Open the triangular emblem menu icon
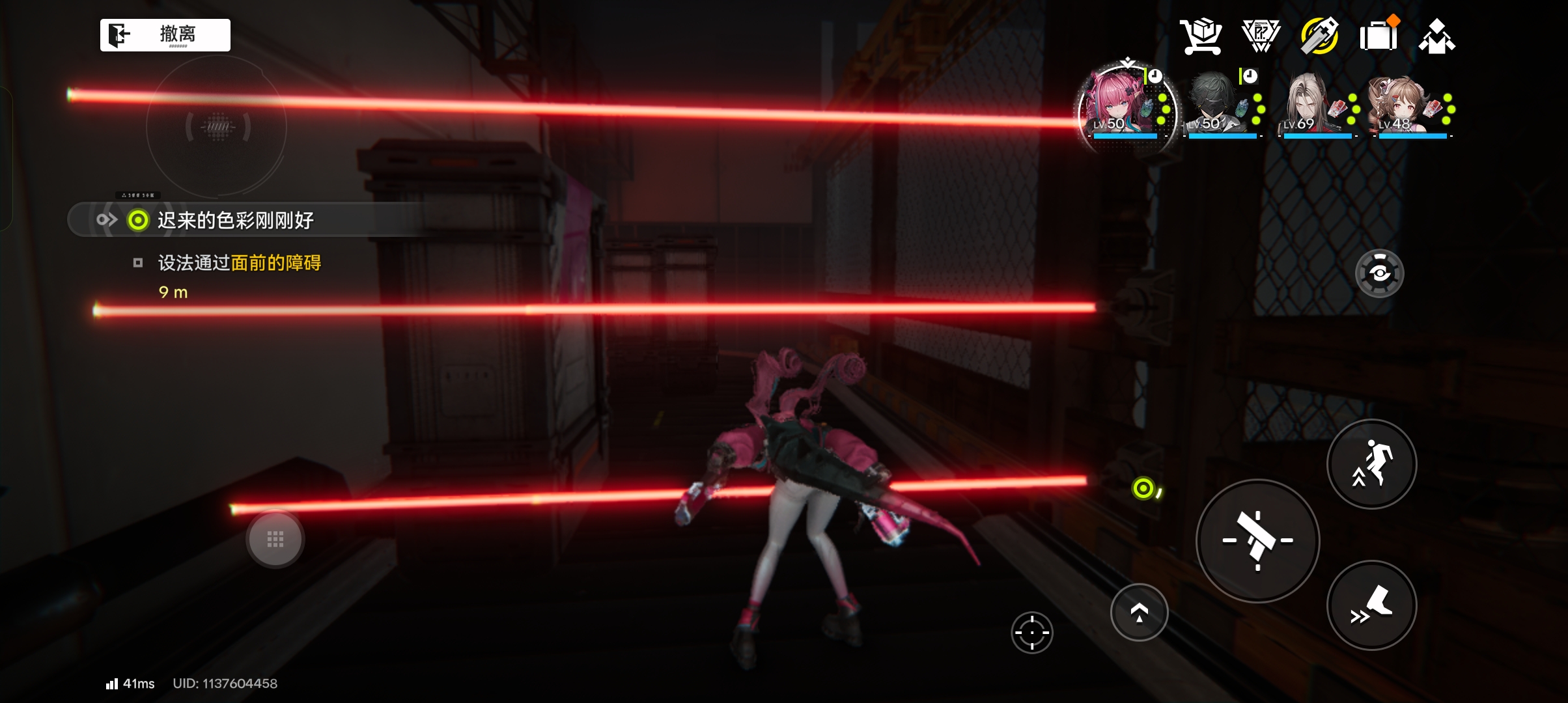1568x703 pixels. click(x=1261, y=36)
